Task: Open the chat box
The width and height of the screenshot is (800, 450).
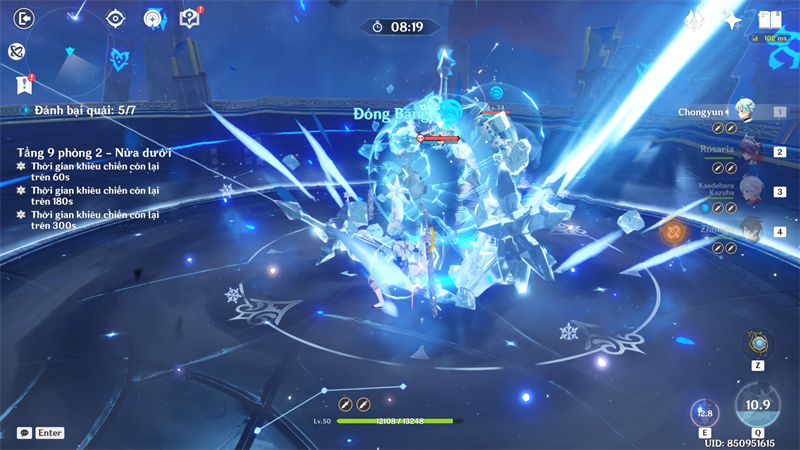Action: [41, 433]
